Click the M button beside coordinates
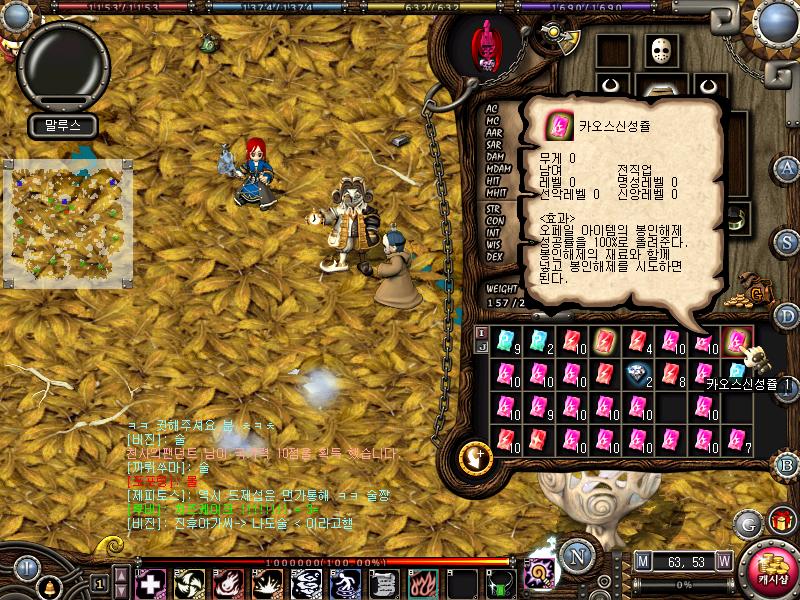800x600 pixels. (643, 560)
